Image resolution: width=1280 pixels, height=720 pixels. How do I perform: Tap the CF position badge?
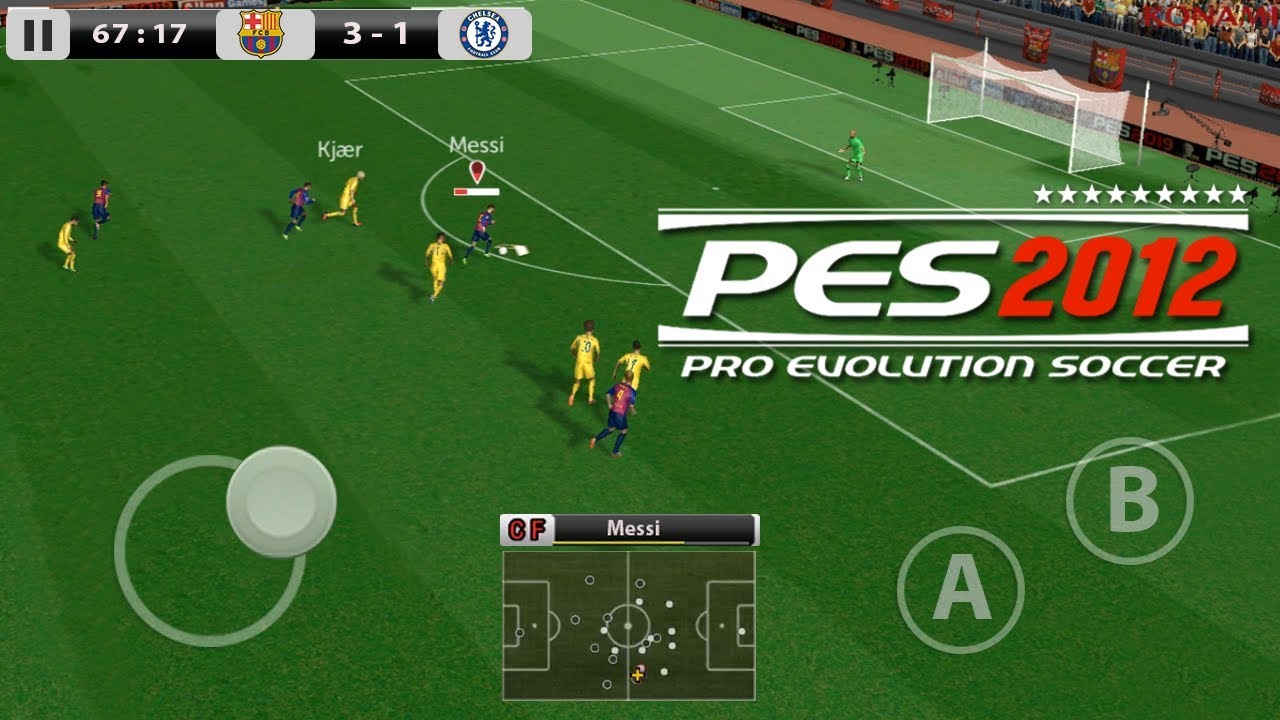pyautogui.click(x=524, y=530)
